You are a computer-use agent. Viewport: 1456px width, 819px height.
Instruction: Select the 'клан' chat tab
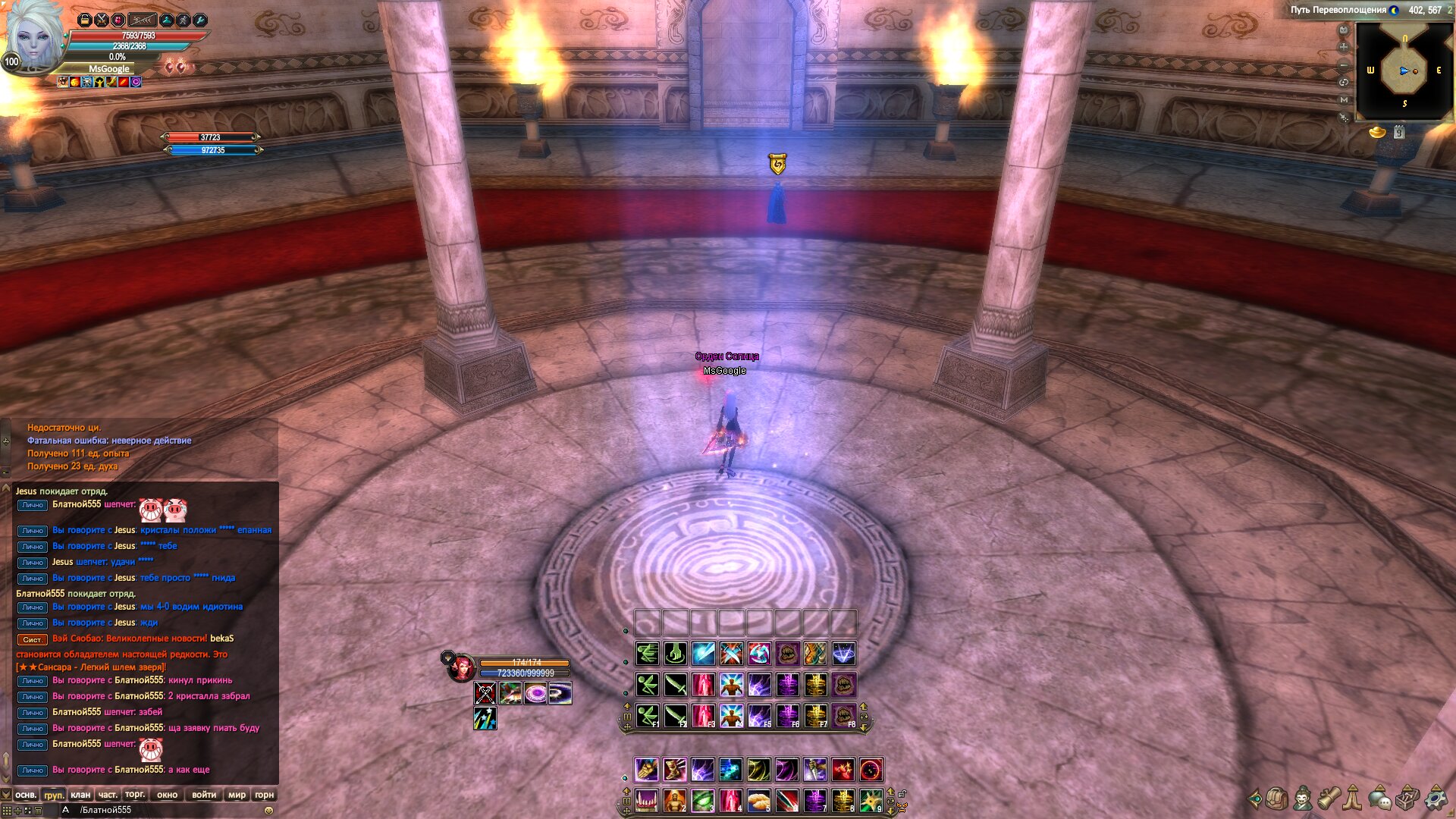click(80, 795)
